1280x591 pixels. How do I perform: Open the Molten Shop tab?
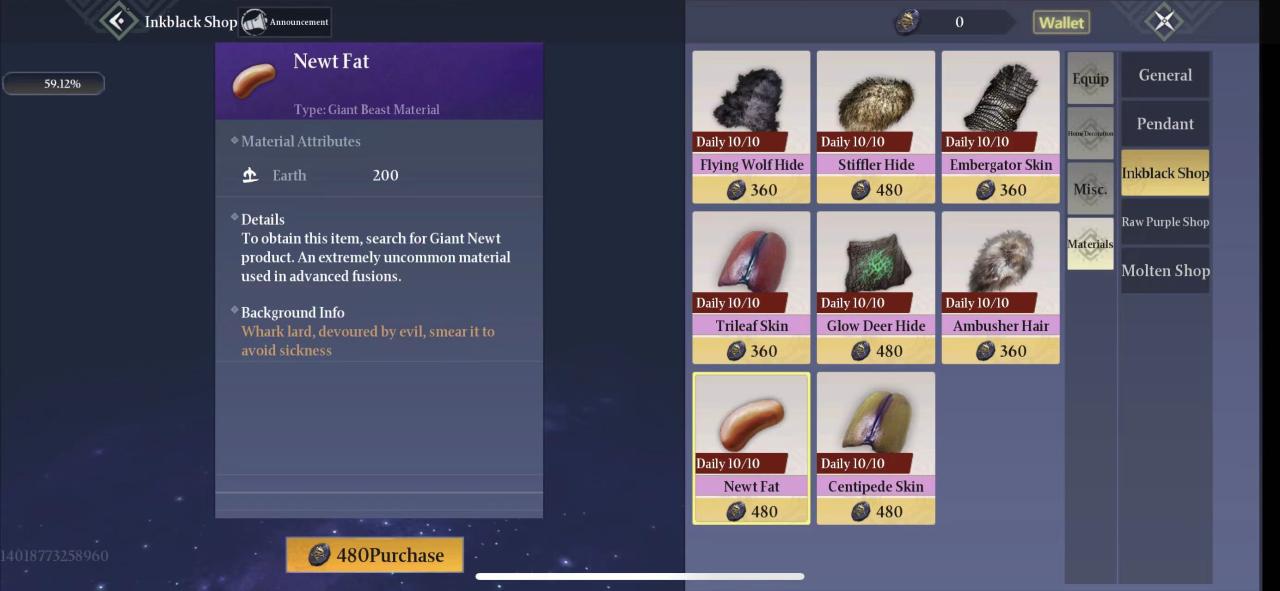[x=1165, y=271]
